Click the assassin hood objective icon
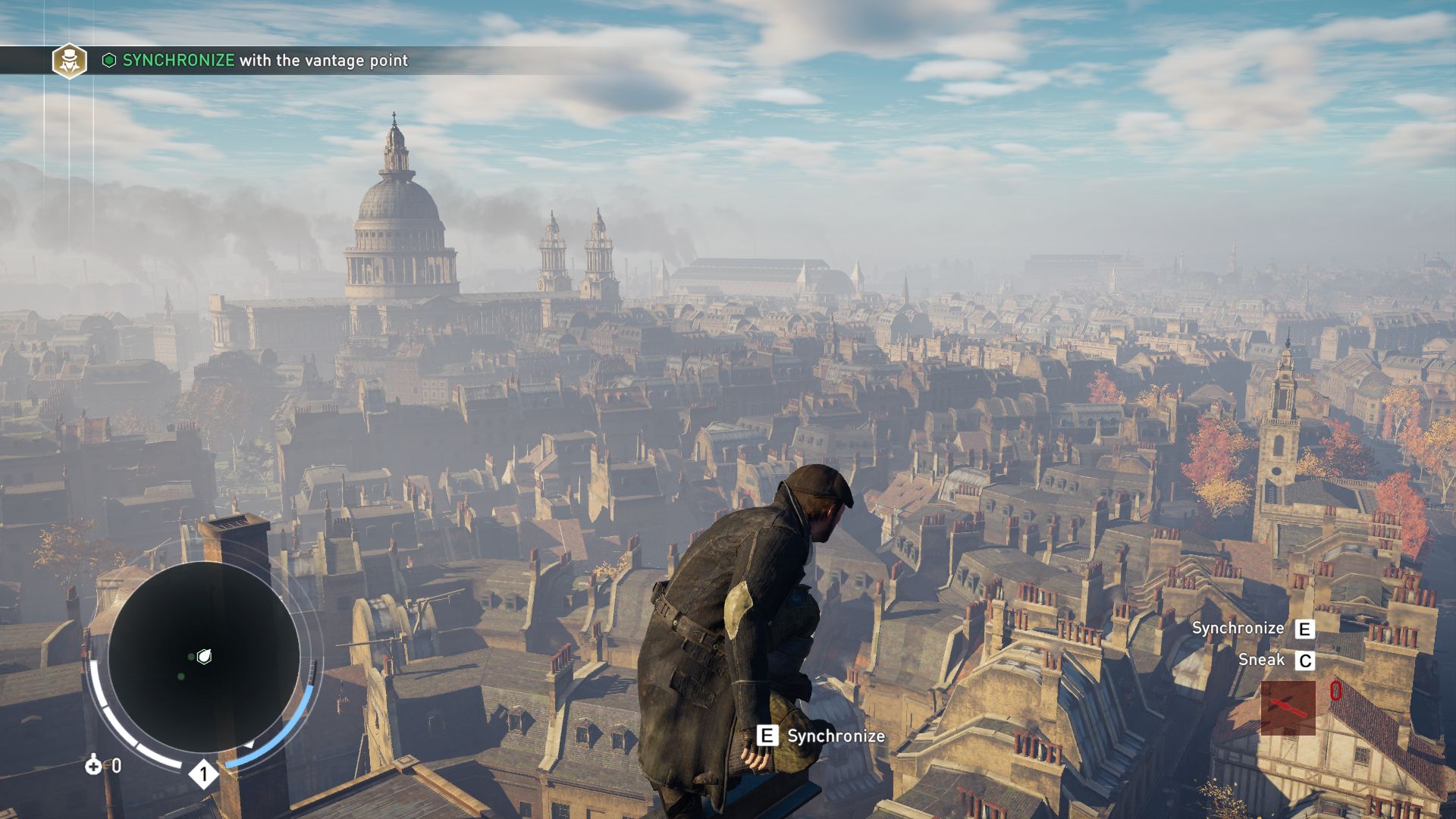 pyautogui.click(x=69, y=61)
